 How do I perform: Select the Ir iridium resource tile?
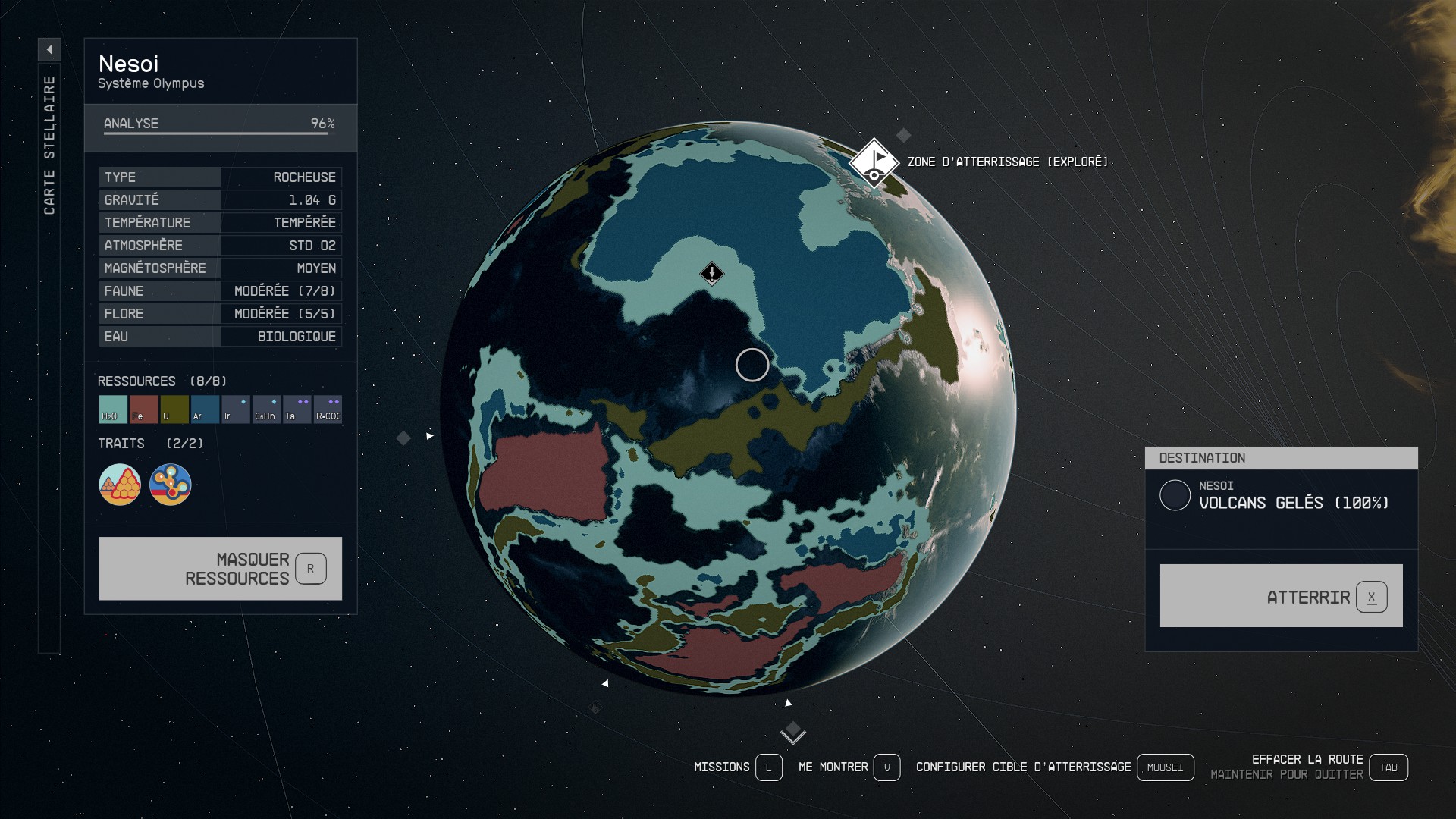coord(236,409)
